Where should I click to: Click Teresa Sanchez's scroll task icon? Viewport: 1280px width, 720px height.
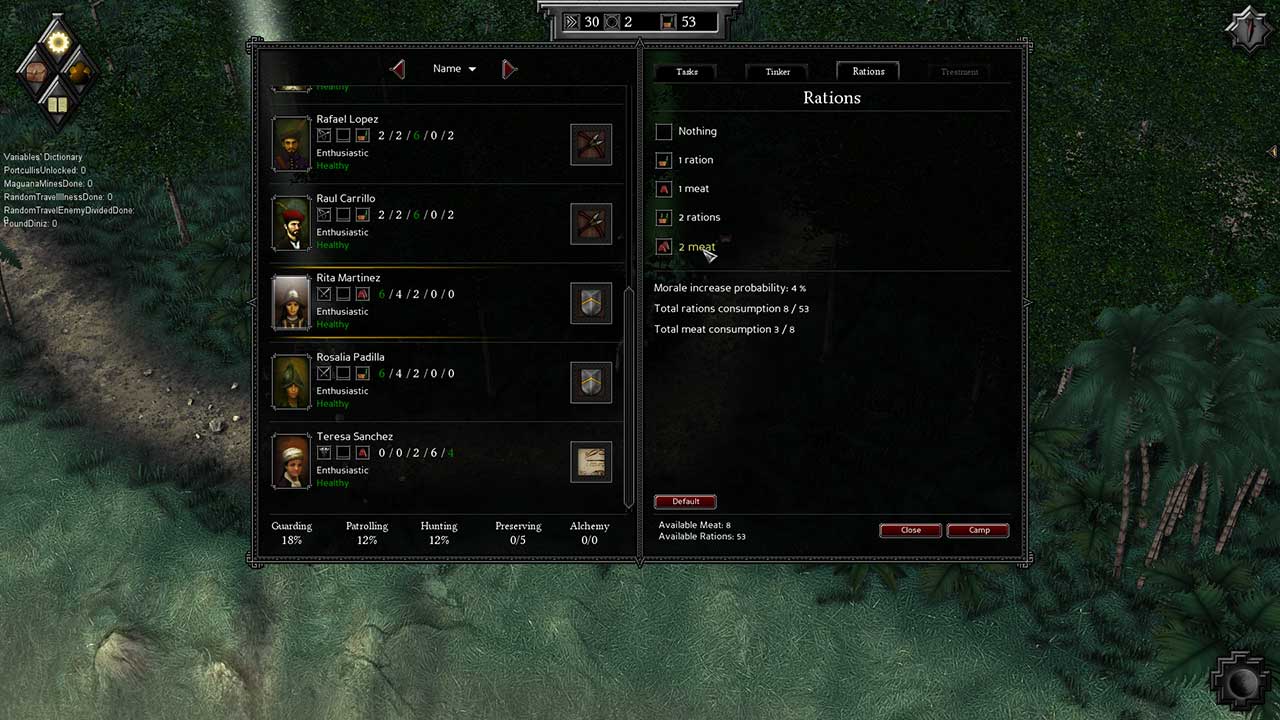591,462
